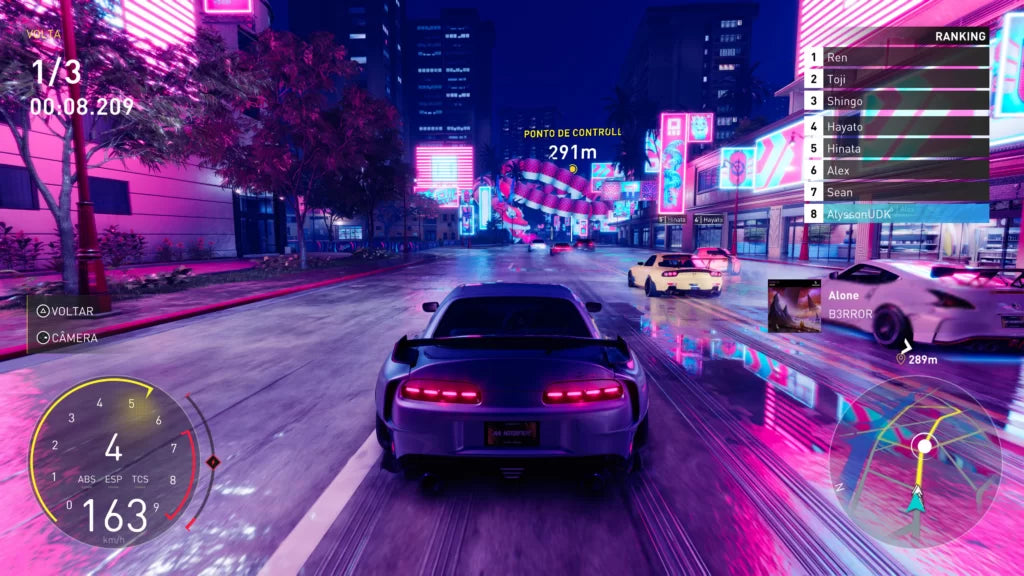Choose Sean's row in the ranking
This screenshot has height=576, width=1024.
click(897, 191)
